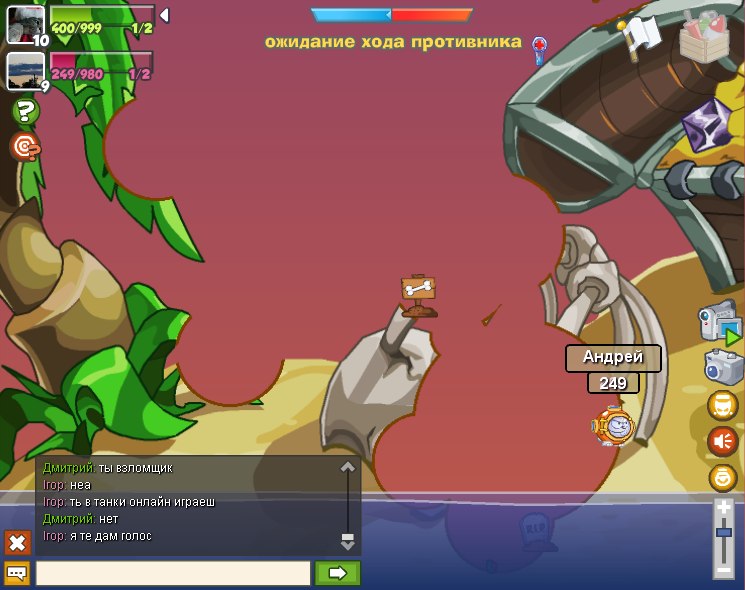Click the orange face icon above the speaker
This screenshot has width=745, height=590.
723,404
